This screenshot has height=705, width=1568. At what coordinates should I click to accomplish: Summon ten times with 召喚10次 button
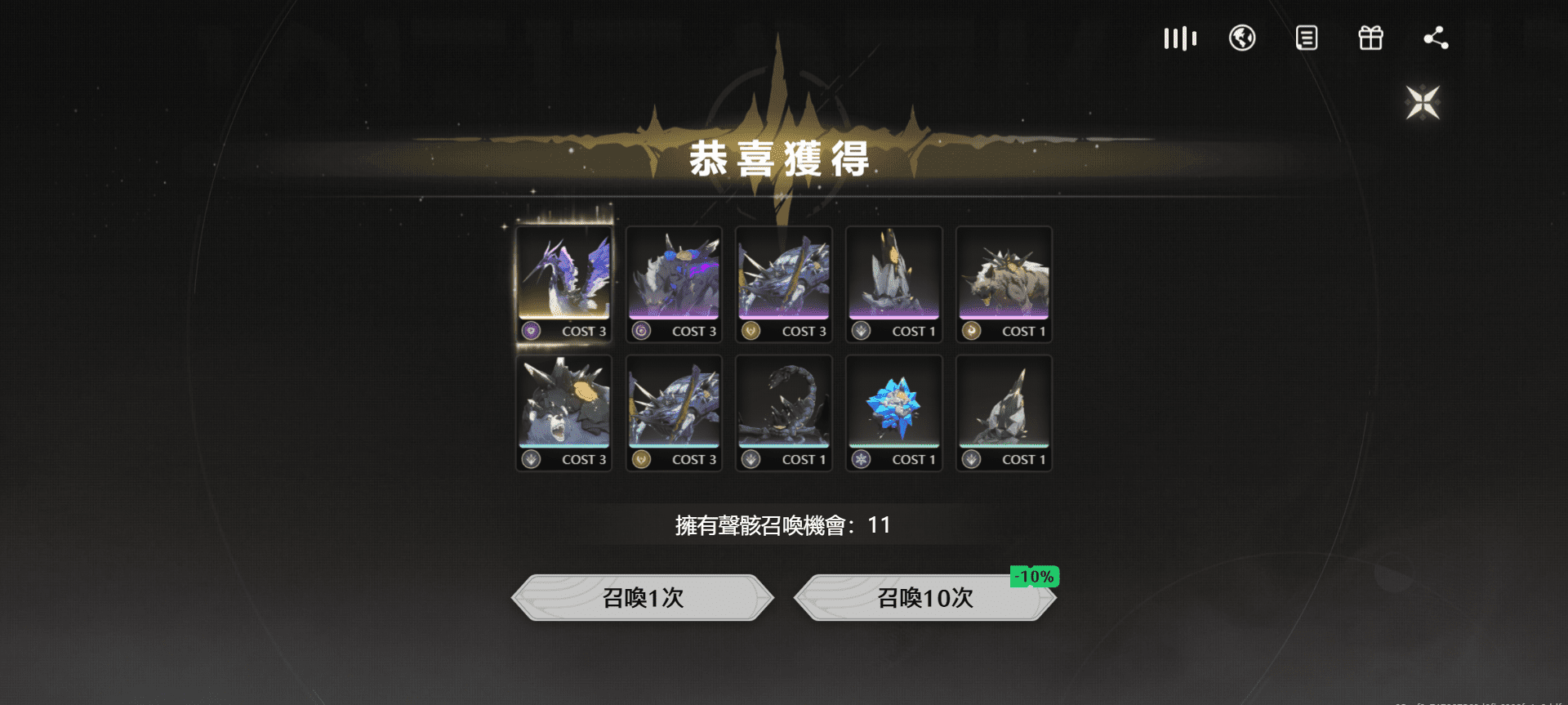click(x=924, y=598)
